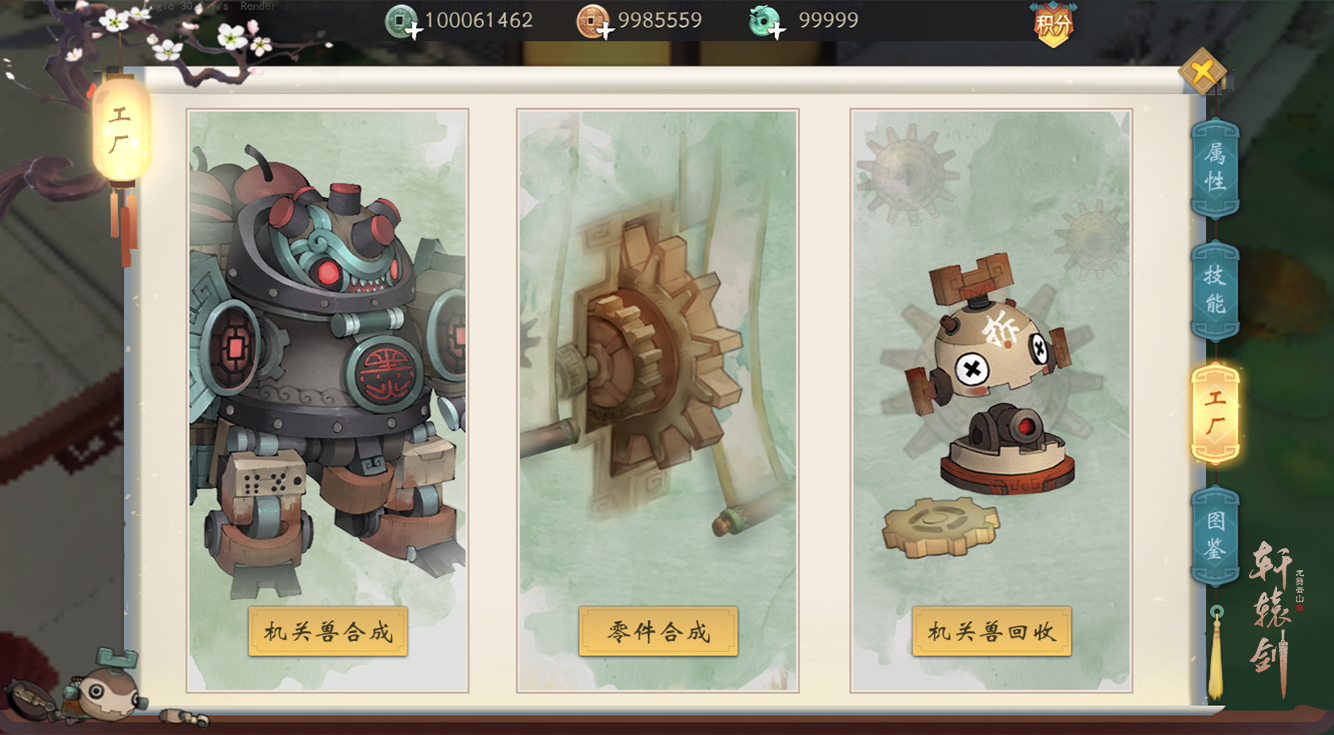This screenshot has height=735, width=1334.
Task: Choose the 零件合成 button
Action: tap(658, 631)
